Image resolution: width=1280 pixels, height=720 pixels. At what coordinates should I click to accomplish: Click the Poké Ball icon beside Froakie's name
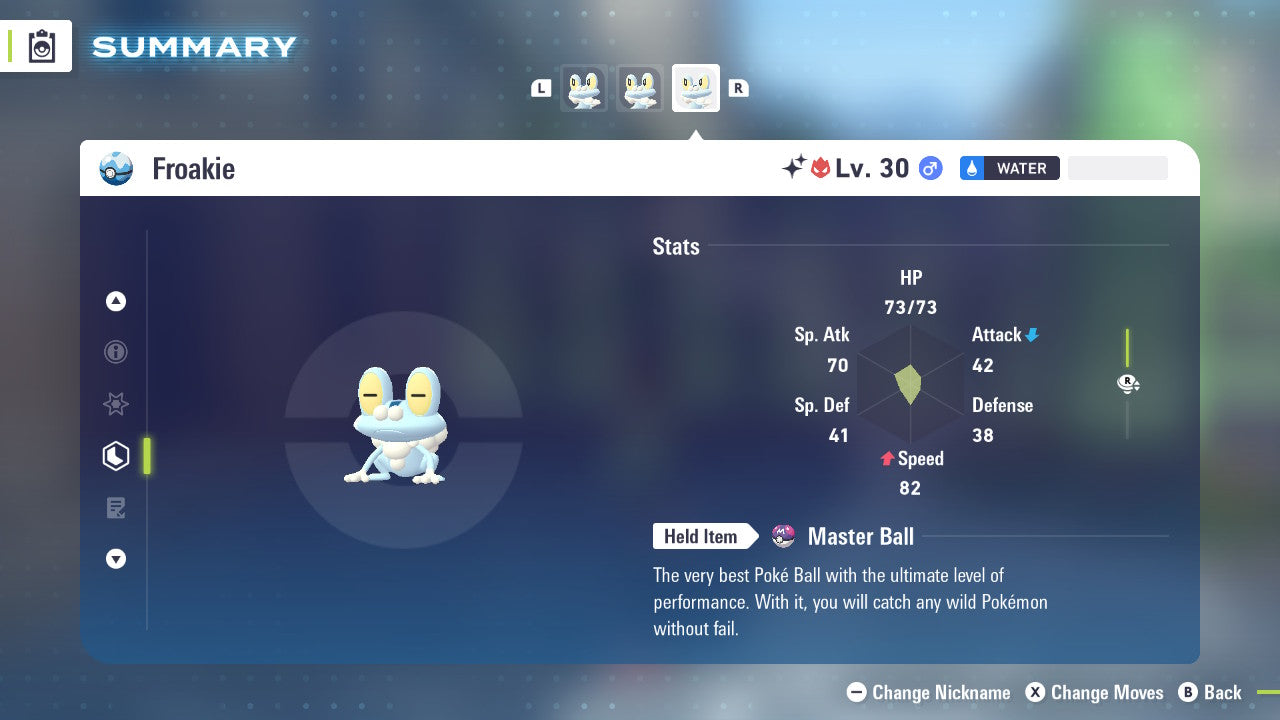(116, 168)
